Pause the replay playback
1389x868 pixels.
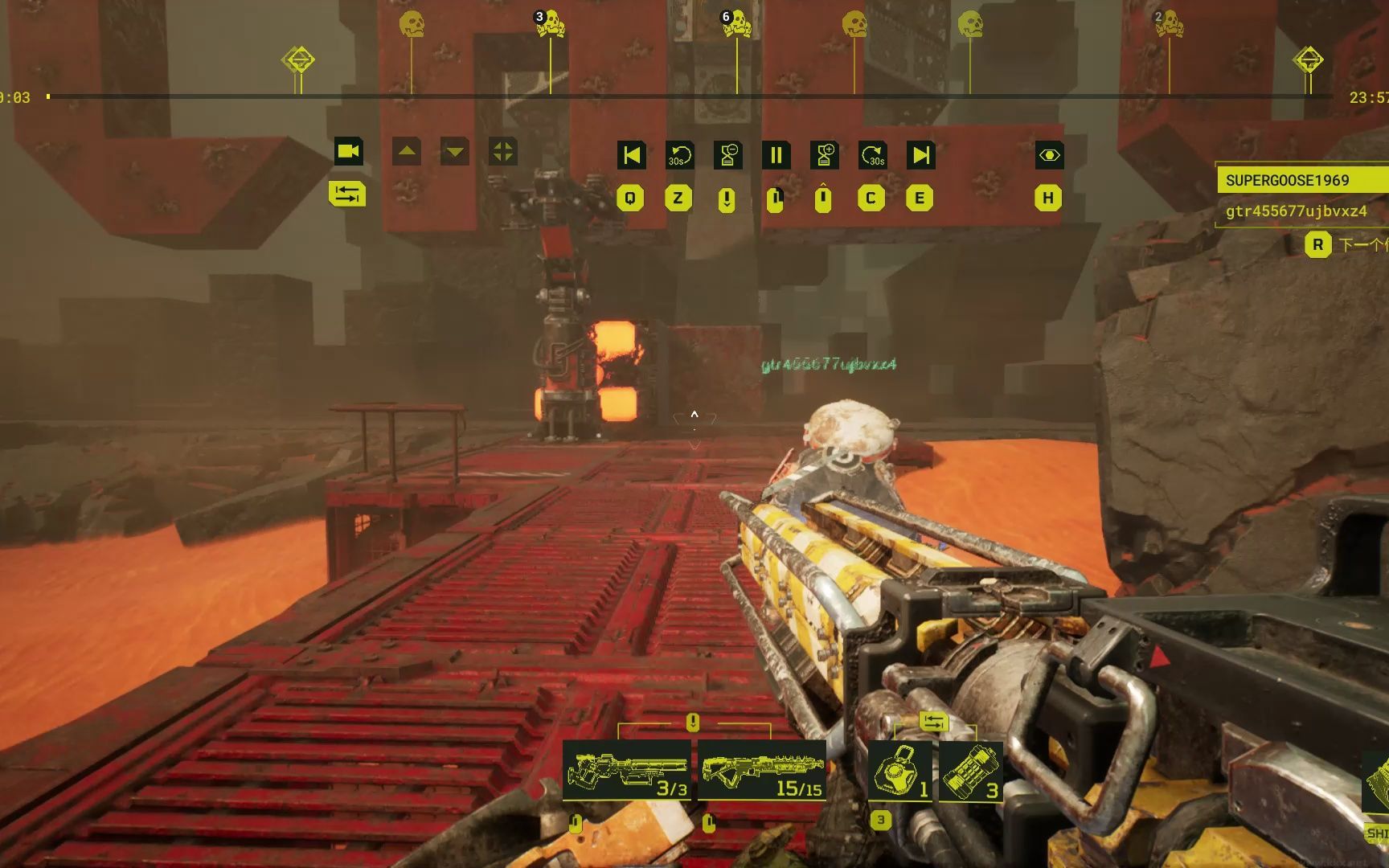click(x=776, y=155)
